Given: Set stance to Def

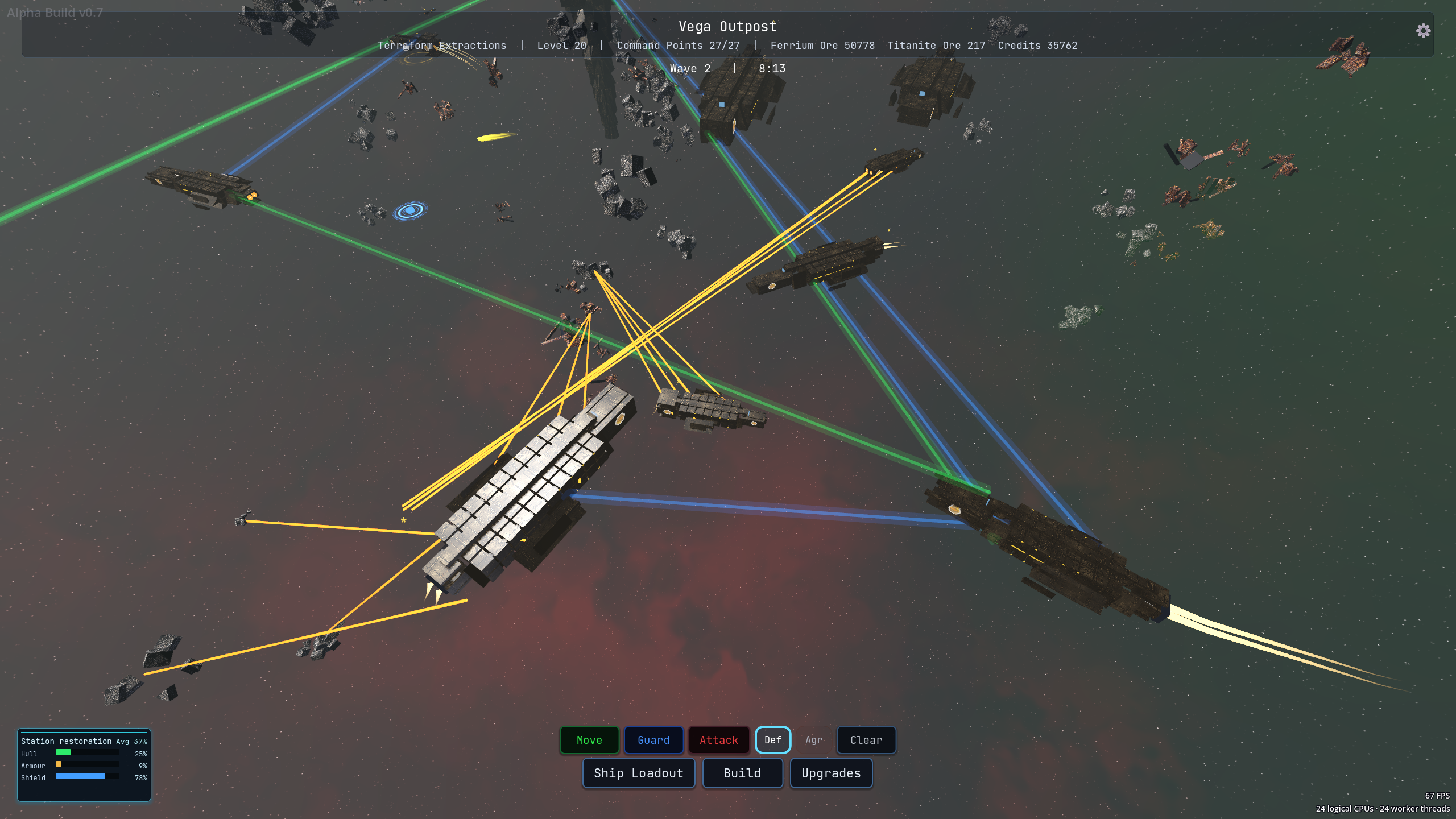Looking at the screenshot, I should coord(772,740).
